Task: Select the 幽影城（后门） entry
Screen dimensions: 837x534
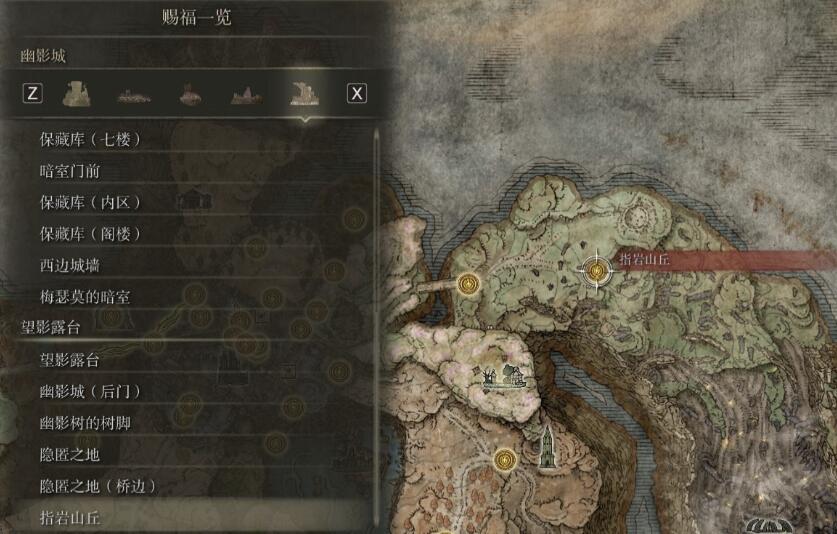Action: click(x=90, y=391)
